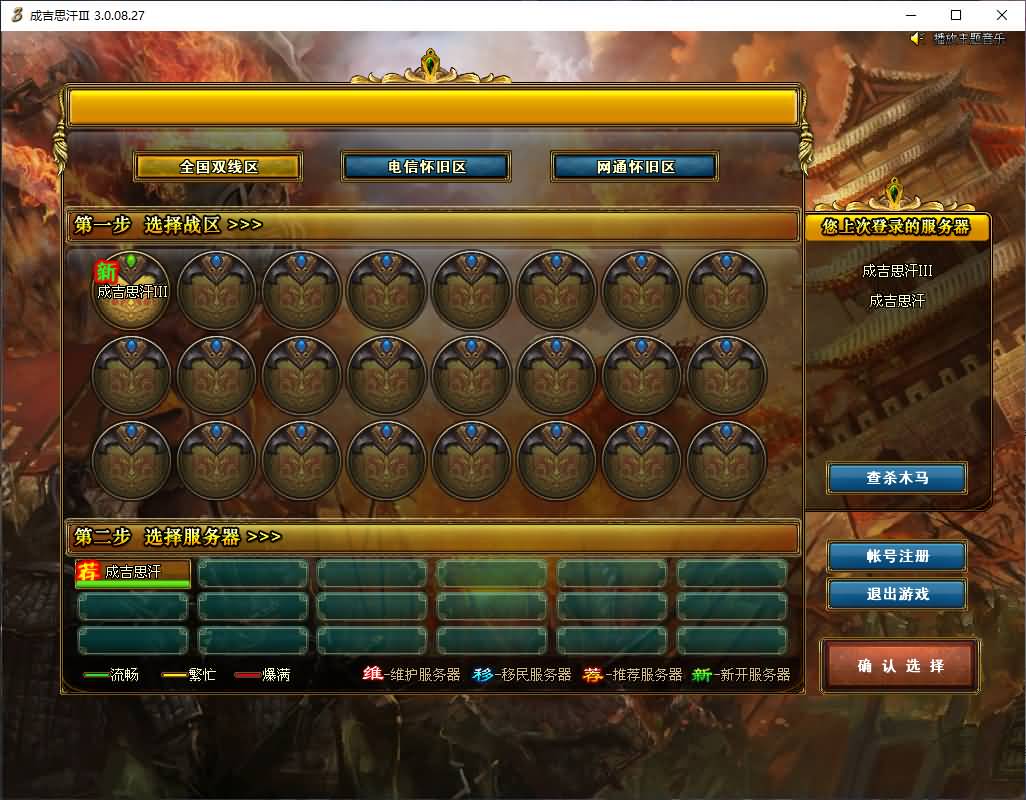Minimize the game window
The width and height of the screenshot is (1026, 800).
910,15
